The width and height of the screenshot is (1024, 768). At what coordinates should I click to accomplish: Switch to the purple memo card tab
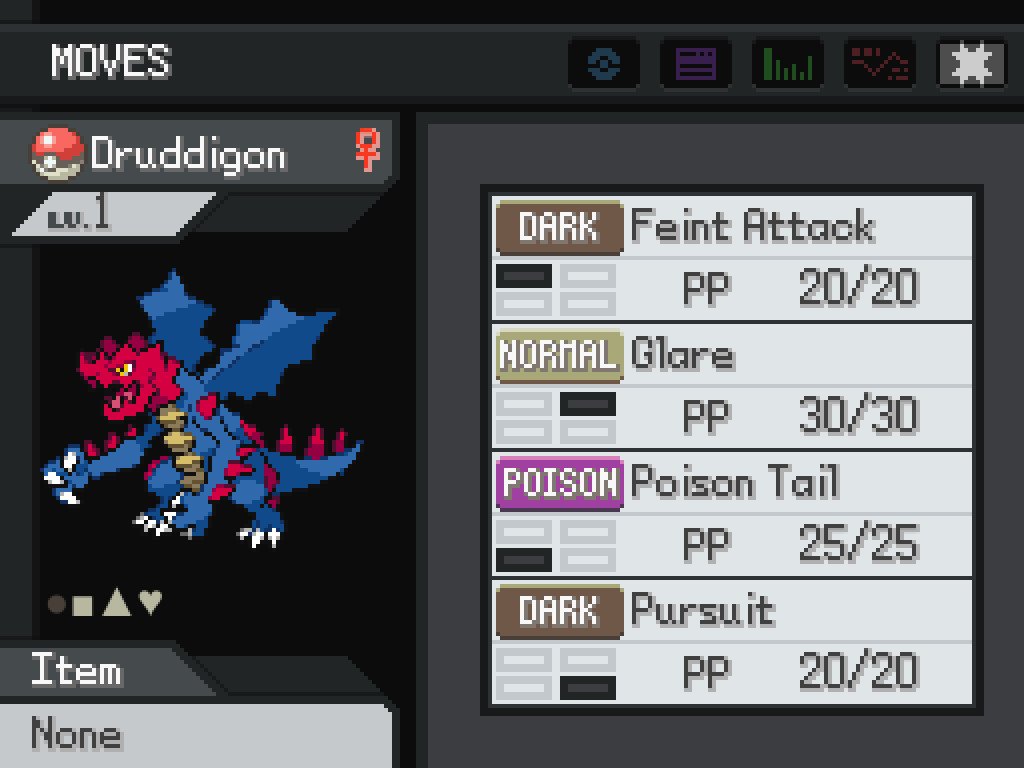pyautogui.click(x=696, y=65)
